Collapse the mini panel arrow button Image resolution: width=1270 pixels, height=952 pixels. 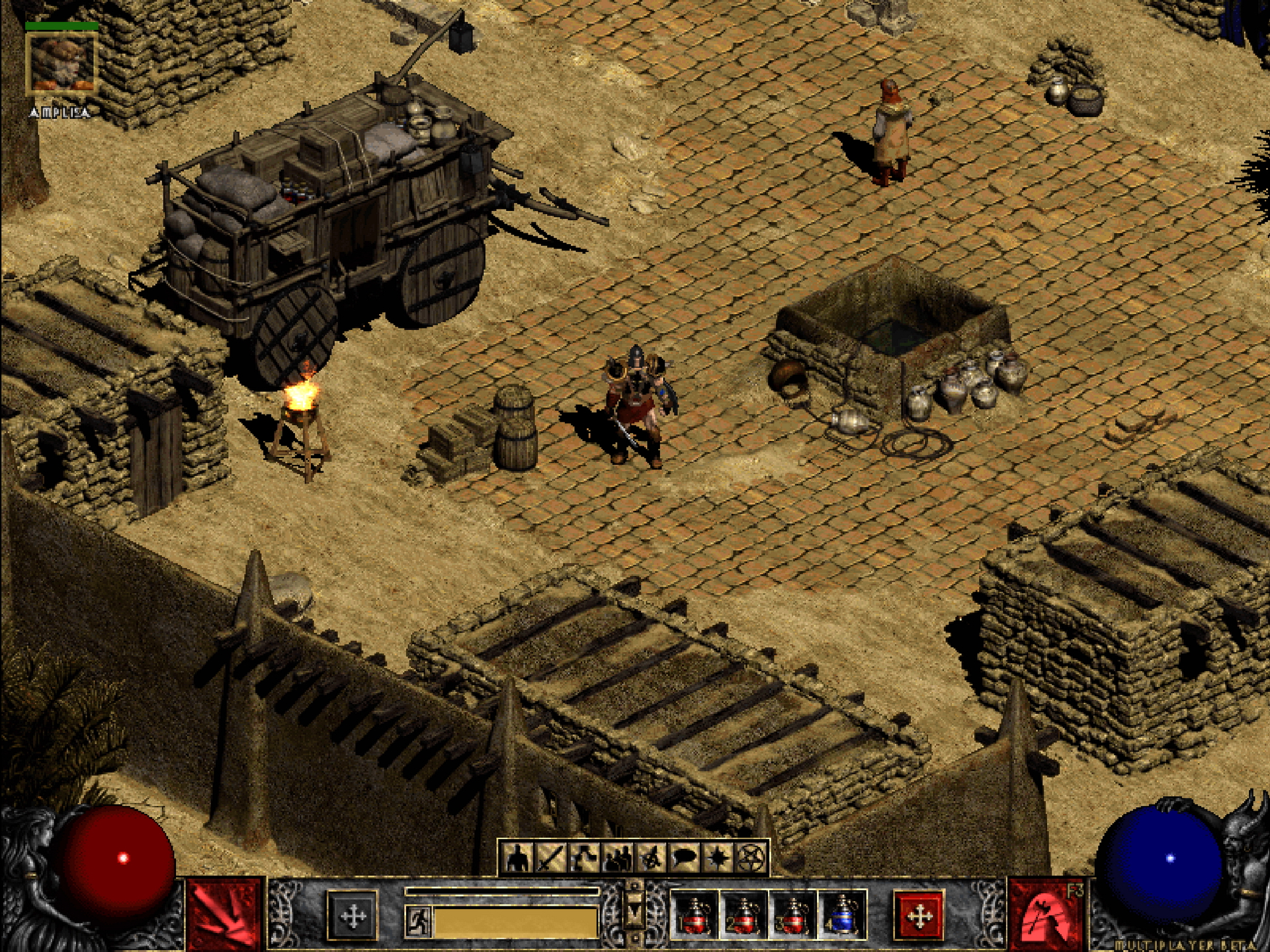[x=634, y=913]
